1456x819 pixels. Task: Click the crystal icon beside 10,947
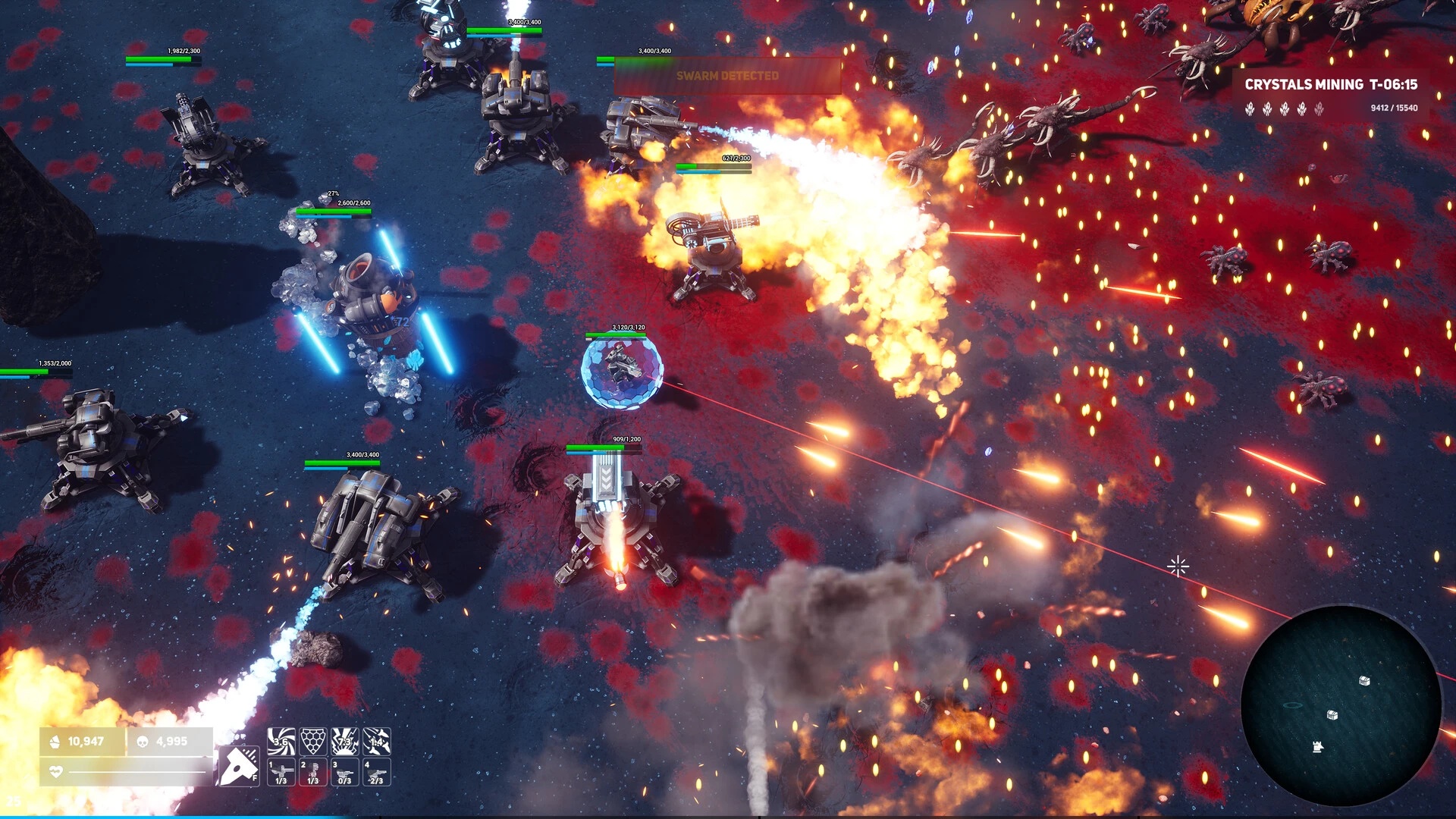(56, 742)
